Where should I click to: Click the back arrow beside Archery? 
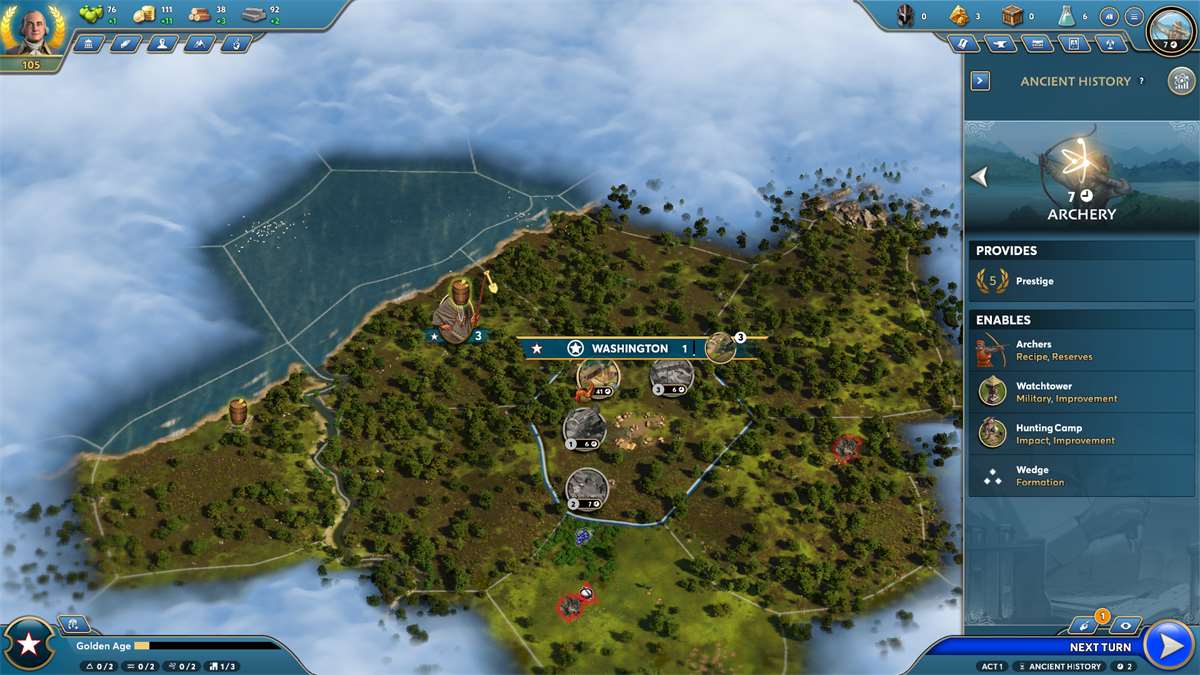pos(980,177)
